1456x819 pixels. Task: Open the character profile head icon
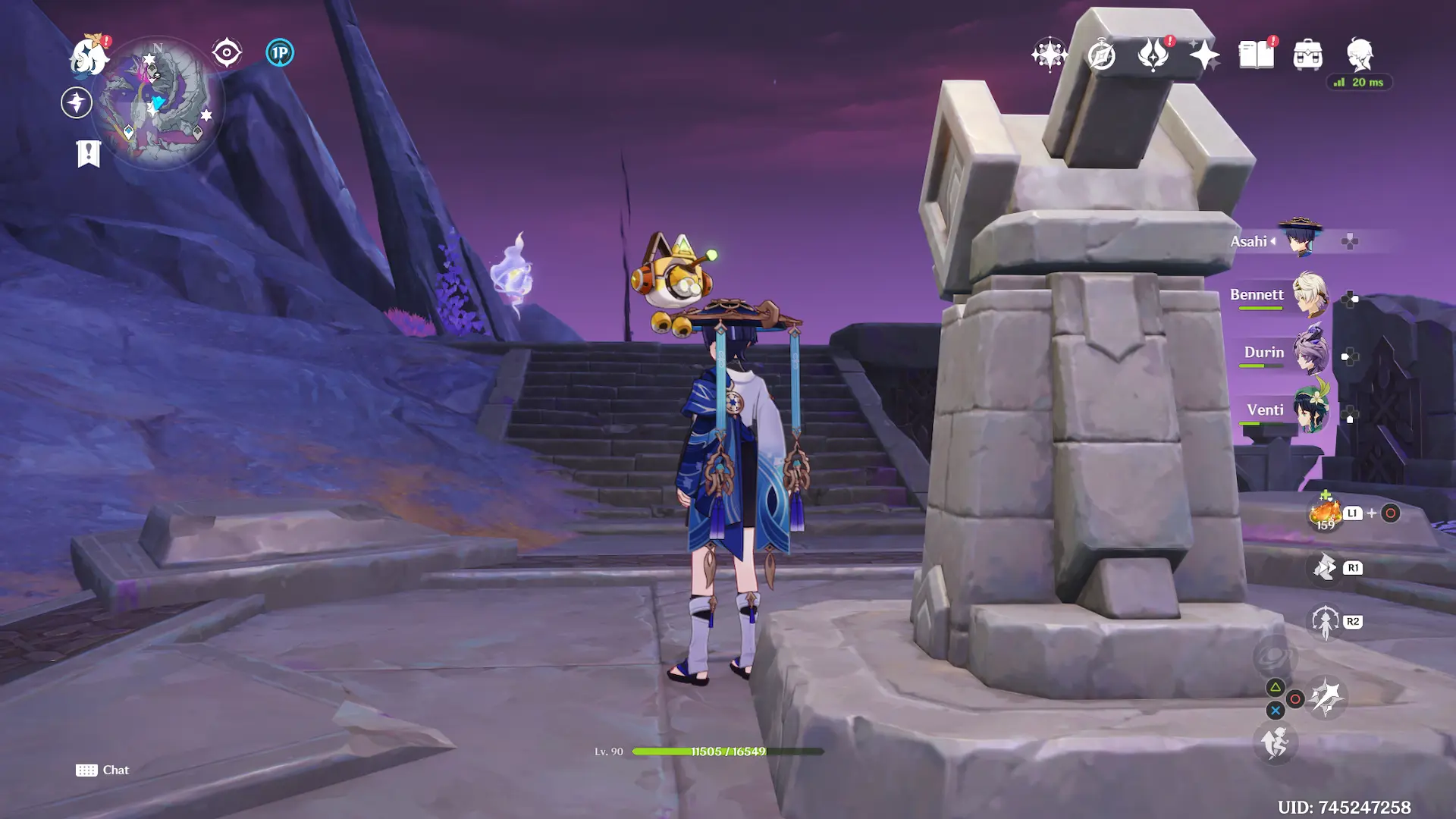[x=1360, y=55]
